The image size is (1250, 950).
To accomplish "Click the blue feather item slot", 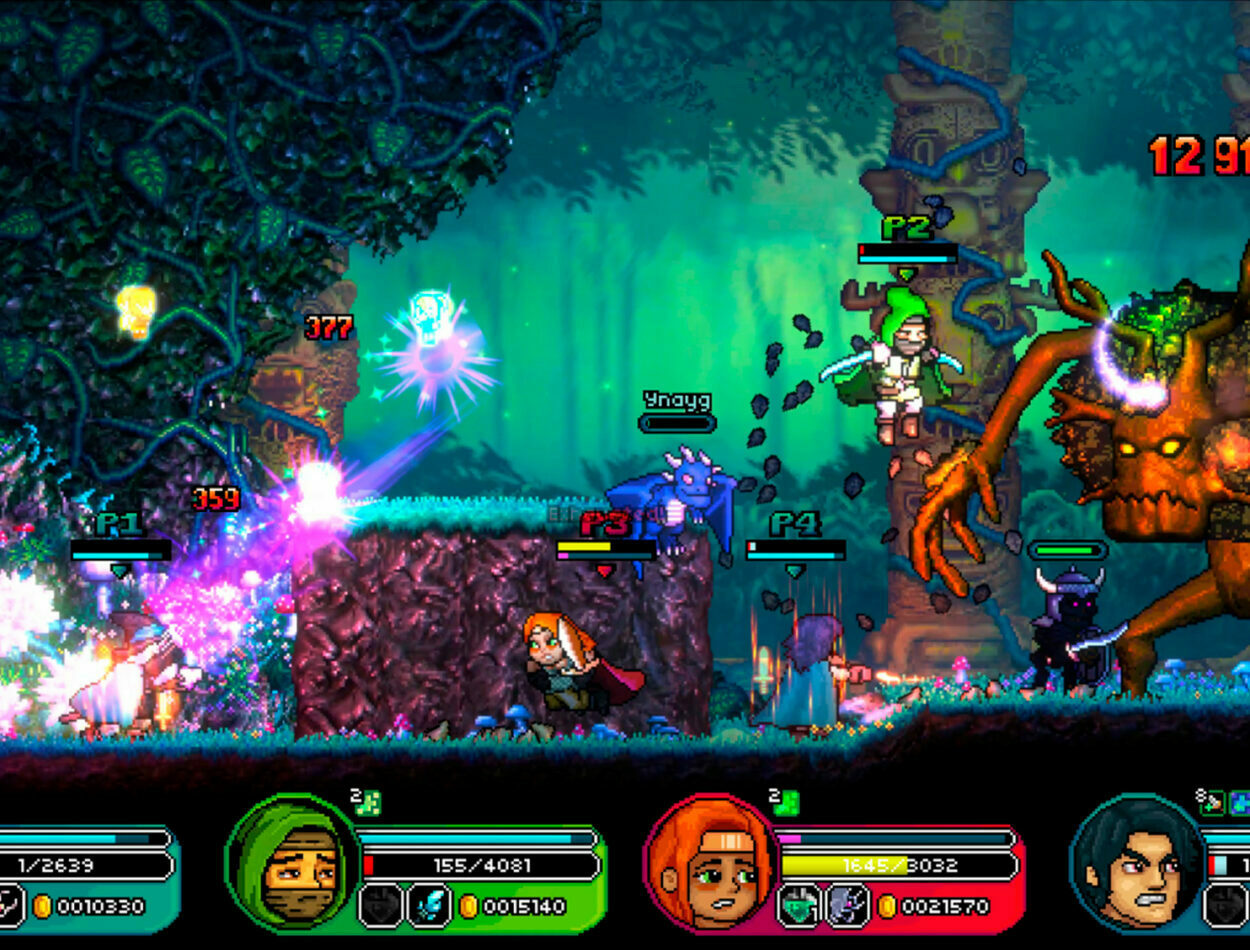I will (429, 906).
